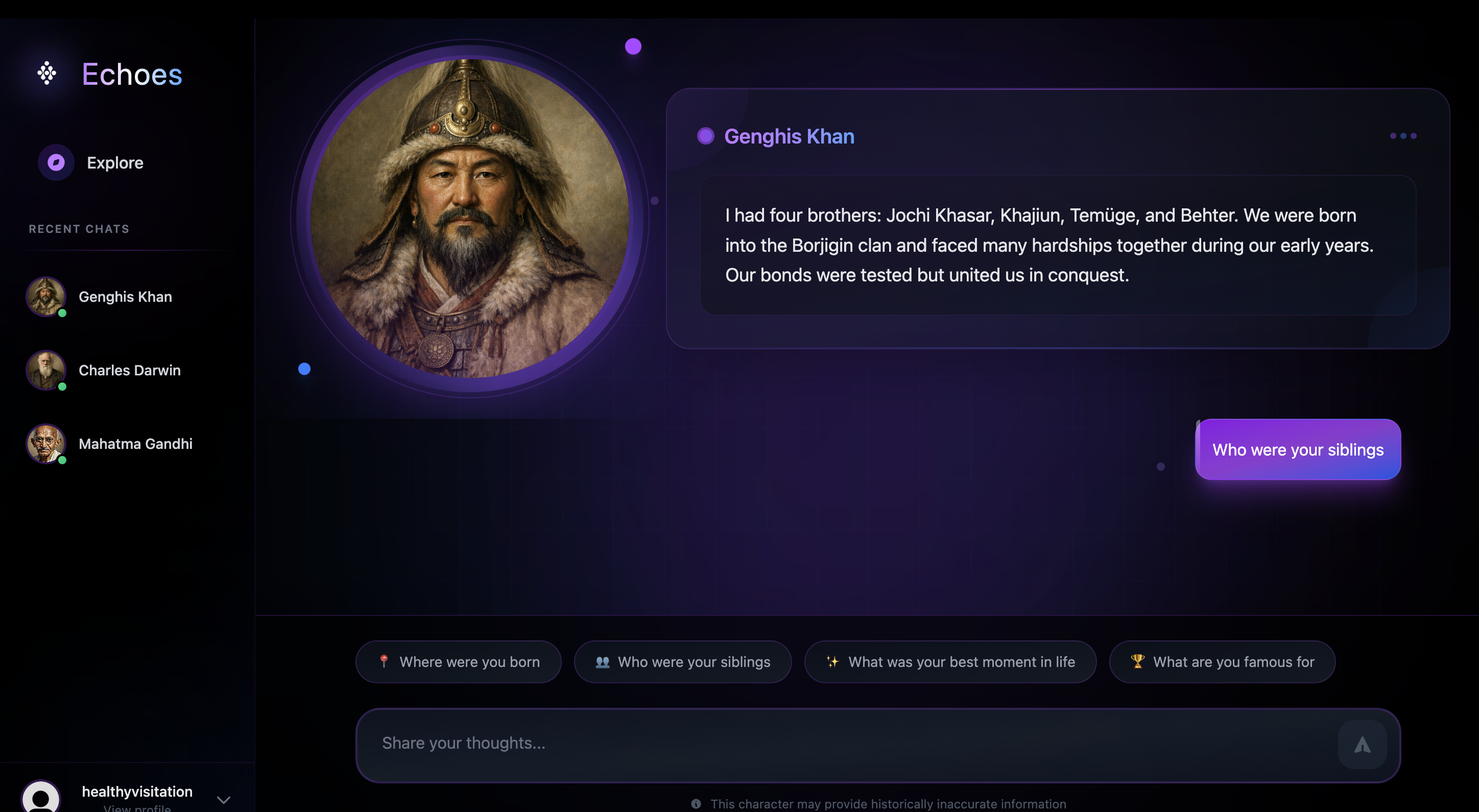Ask 'Where were you born' suggestion
The width and height of the screenshot is (1479, 812).
(458, 661)
